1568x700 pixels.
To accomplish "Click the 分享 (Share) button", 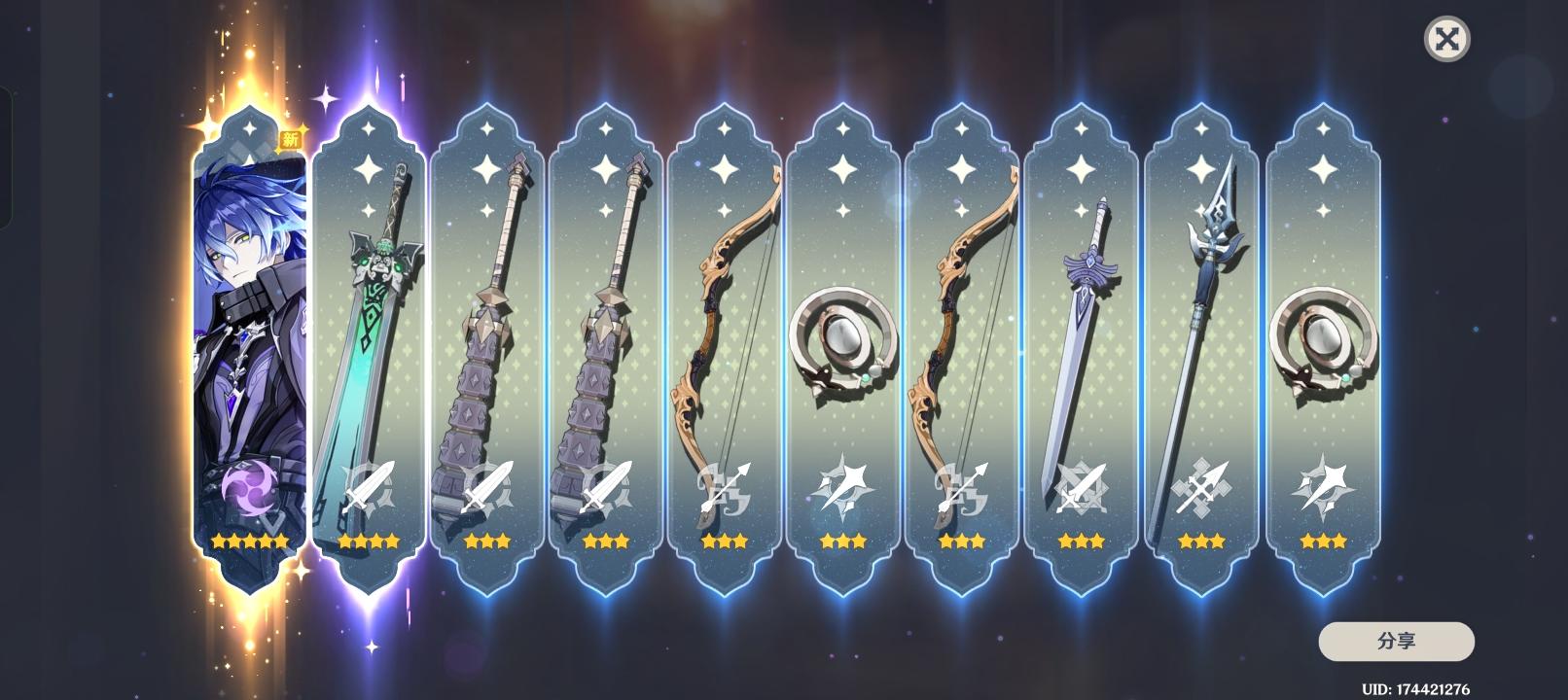I will pyautogui.click(x=1397, y=642).
